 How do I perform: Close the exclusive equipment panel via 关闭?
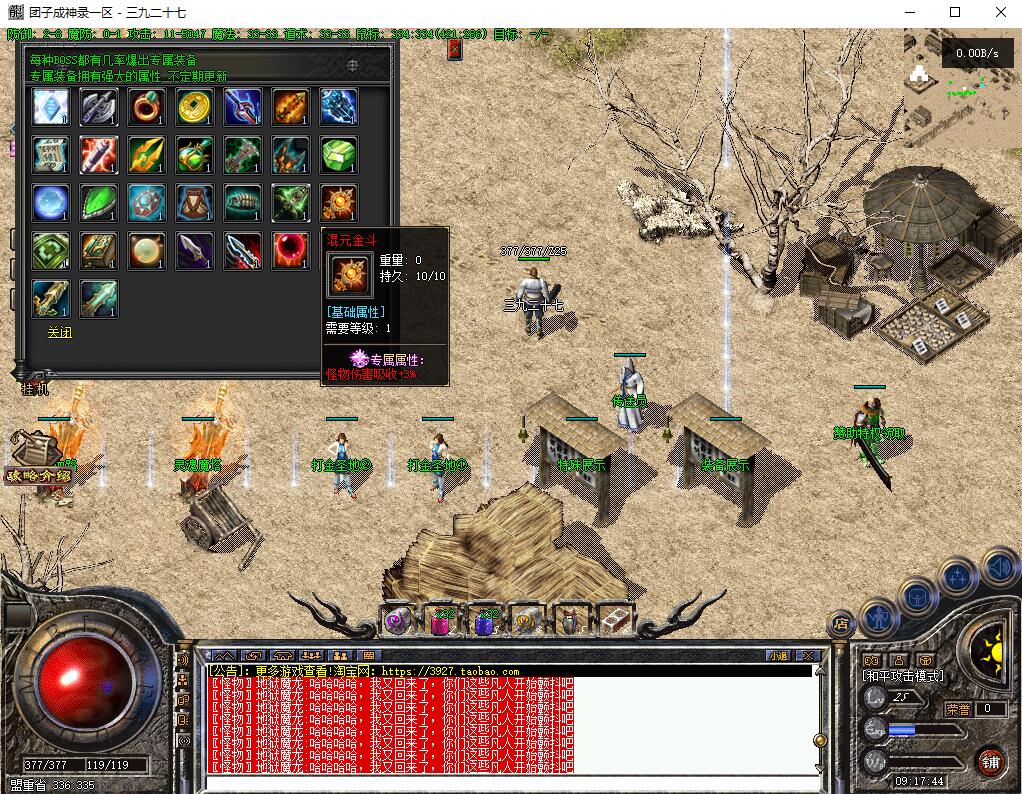[60, 332]
